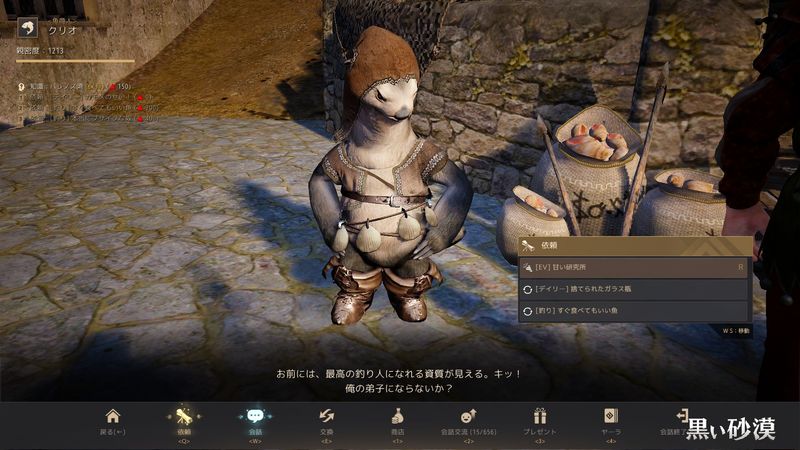Click 会話終了 to end the conversation
This screenshot has width=800, height=450.
click(682, 420)
